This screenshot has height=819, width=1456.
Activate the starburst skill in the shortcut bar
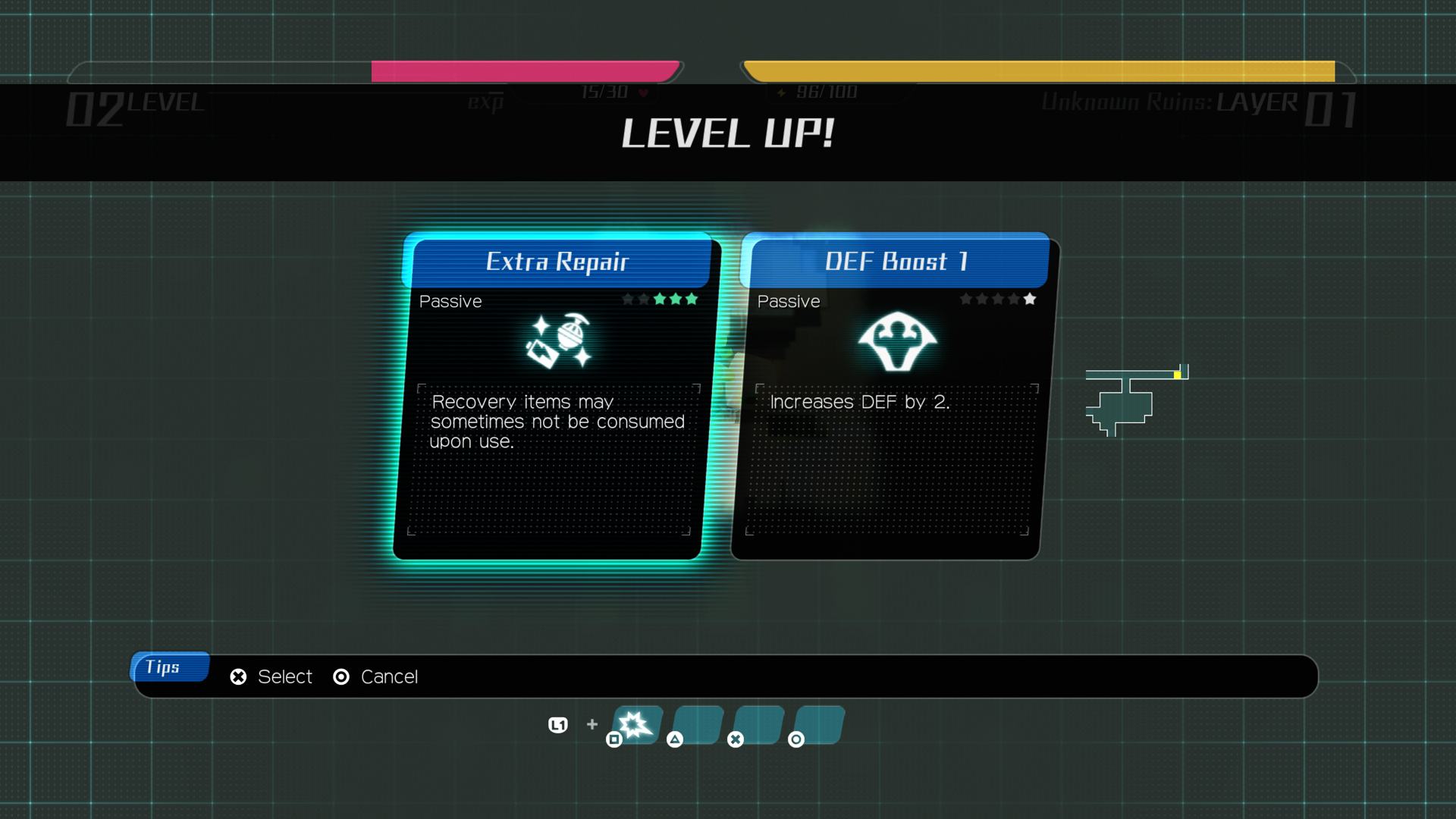point(635,724)
